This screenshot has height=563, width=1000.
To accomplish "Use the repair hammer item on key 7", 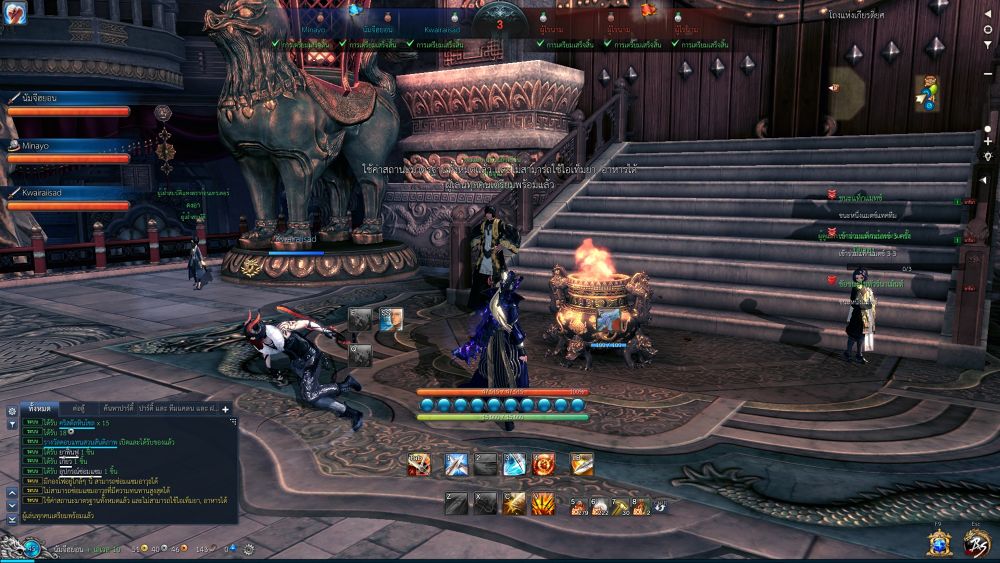I will 620,506.
